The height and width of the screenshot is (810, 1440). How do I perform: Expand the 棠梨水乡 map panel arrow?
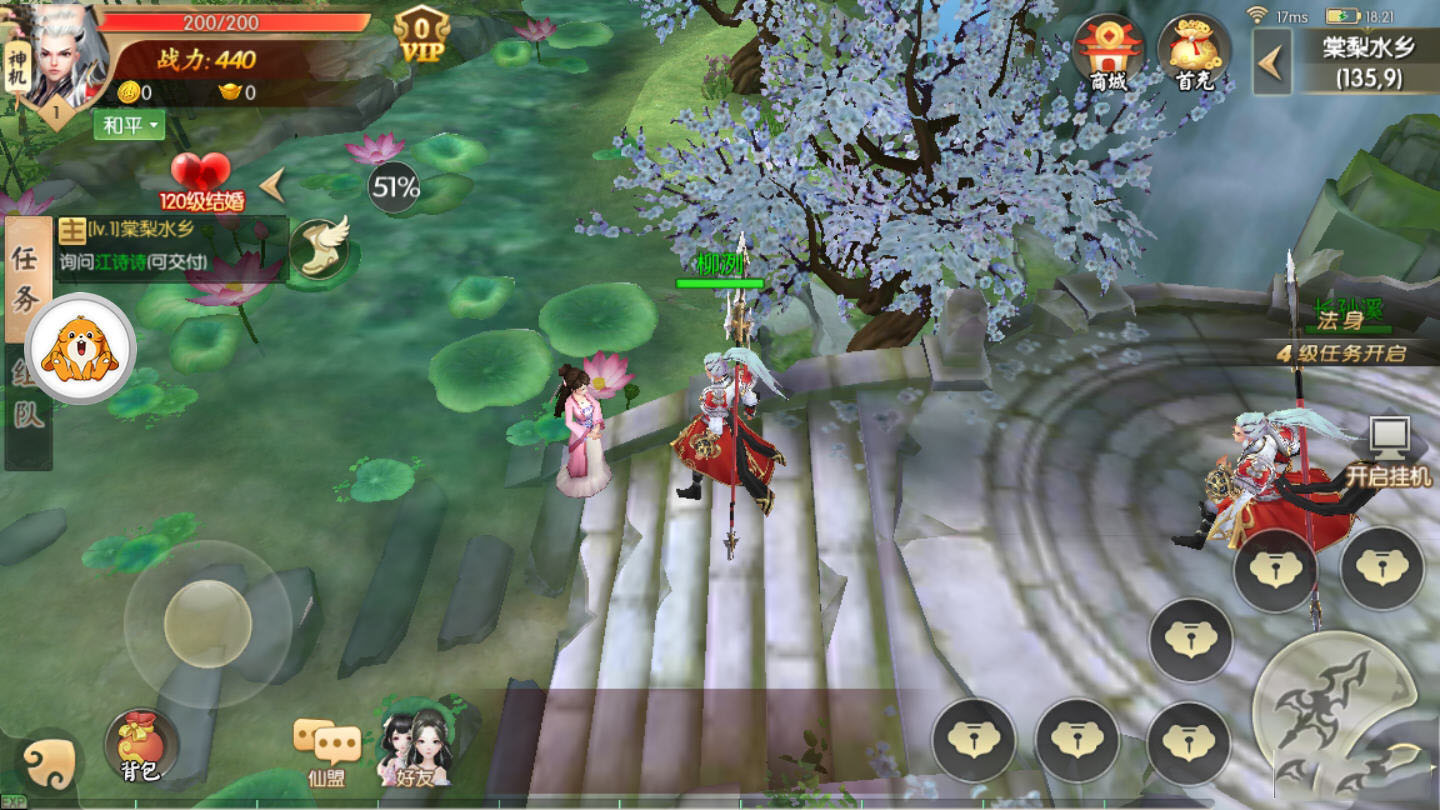pos(1271,62)
